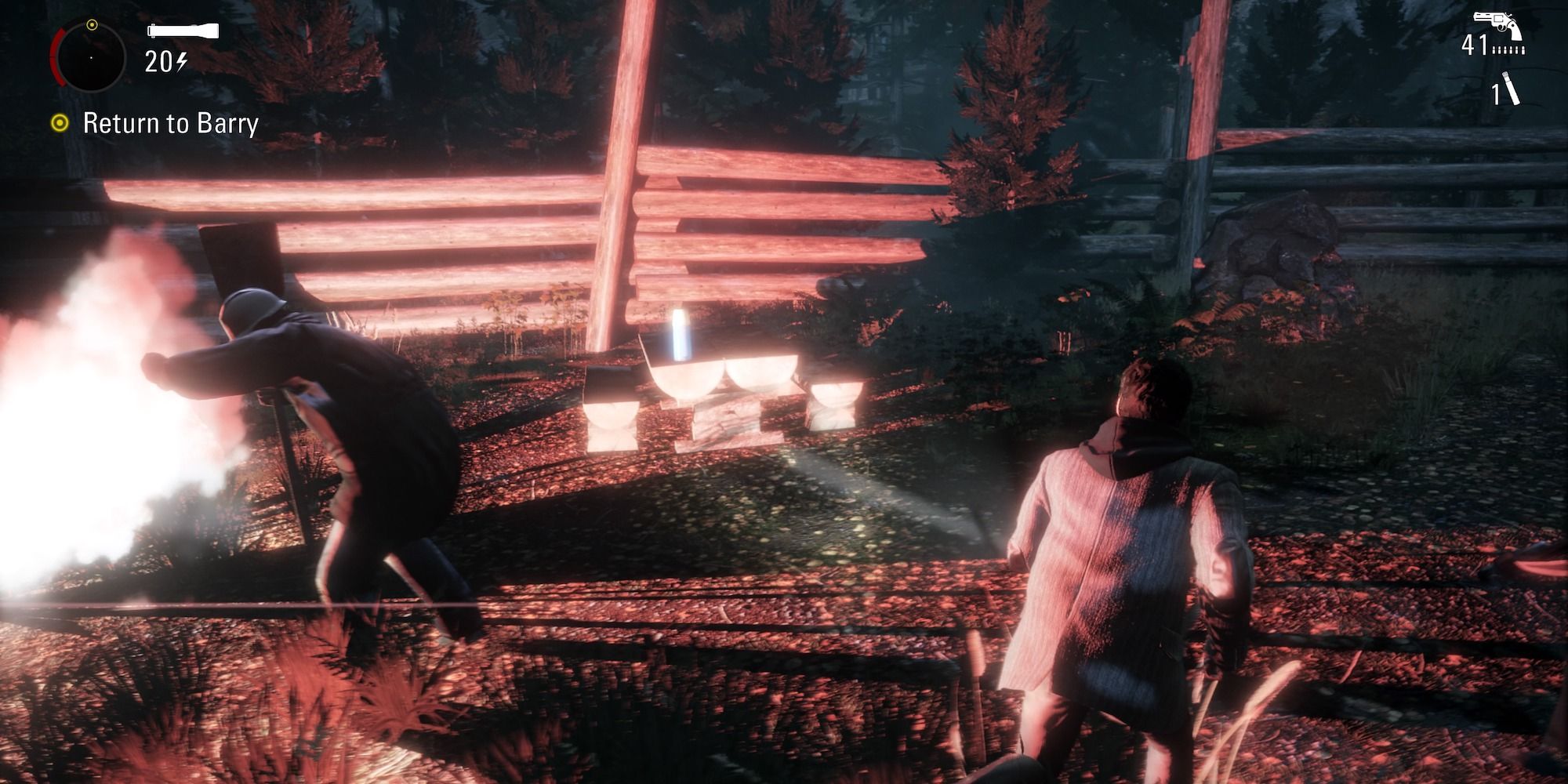Select the revolver weapon icon in top-right HUD
The width and height of the screenshot is (1568, 784).
[1497, 22]
